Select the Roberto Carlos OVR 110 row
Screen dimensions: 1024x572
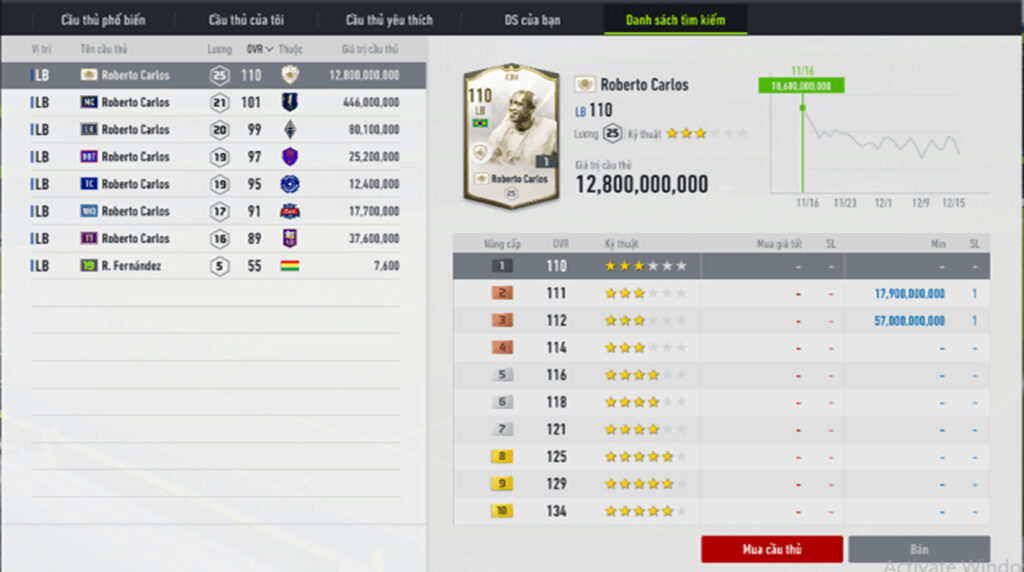pos(214,75)
